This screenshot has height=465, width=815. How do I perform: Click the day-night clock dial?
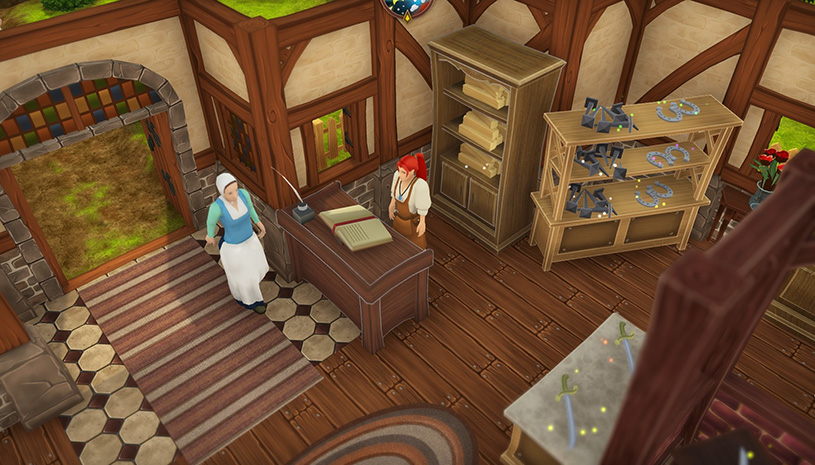coord(408,6)
